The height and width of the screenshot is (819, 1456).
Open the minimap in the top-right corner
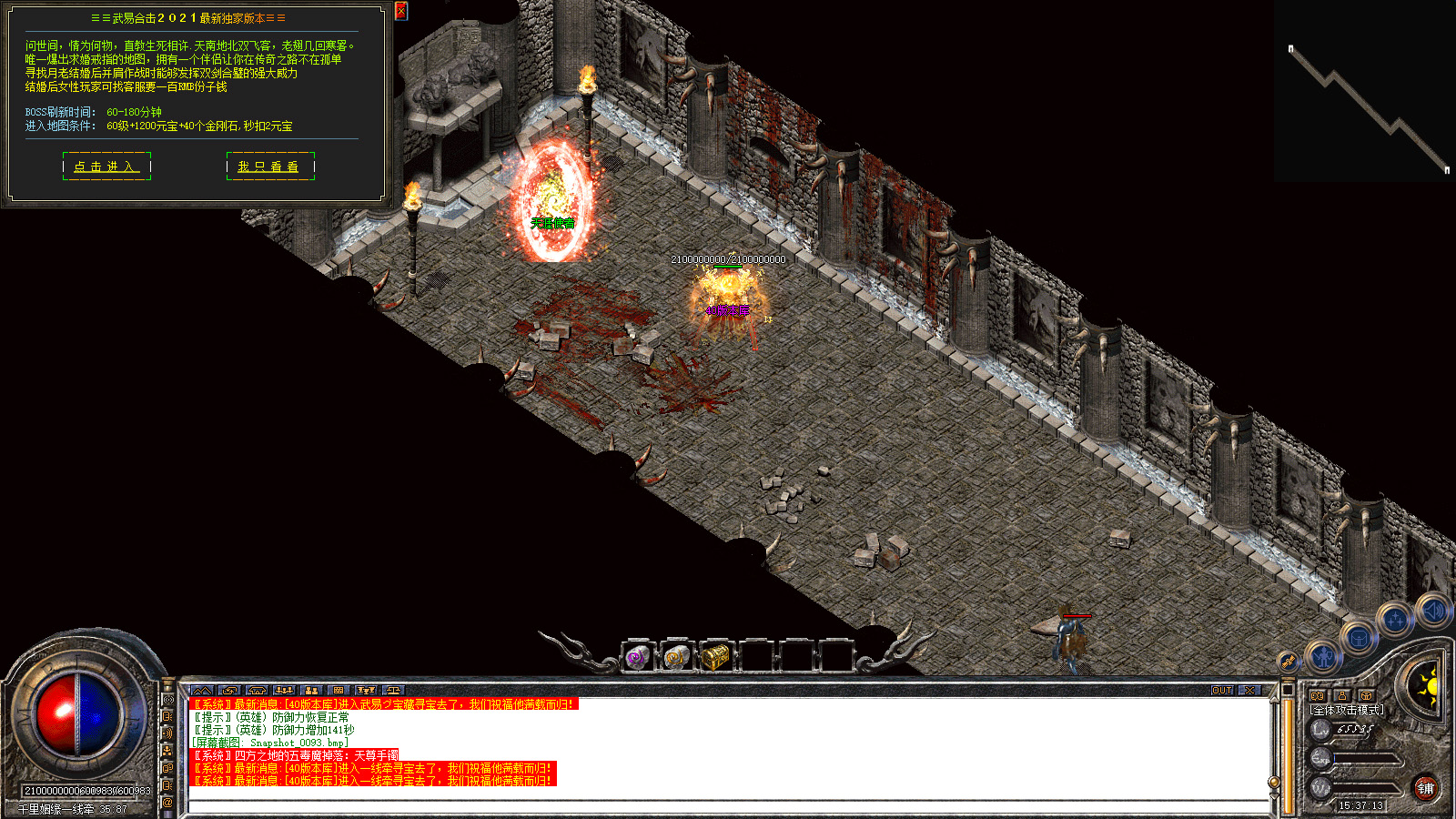[1365, 91]
